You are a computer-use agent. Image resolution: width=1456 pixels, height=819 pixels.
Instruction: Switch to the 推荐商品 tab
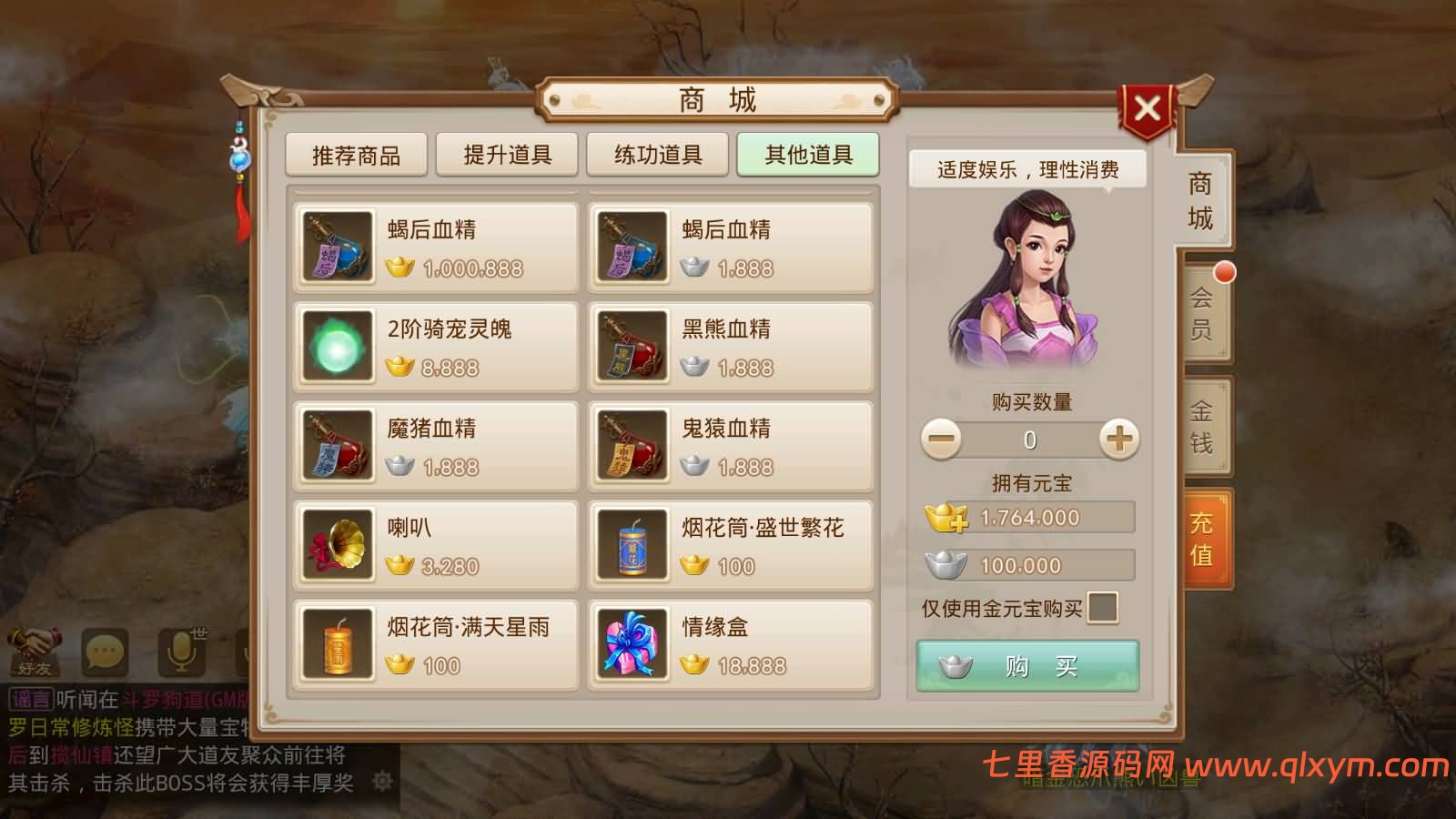point(356,155)
